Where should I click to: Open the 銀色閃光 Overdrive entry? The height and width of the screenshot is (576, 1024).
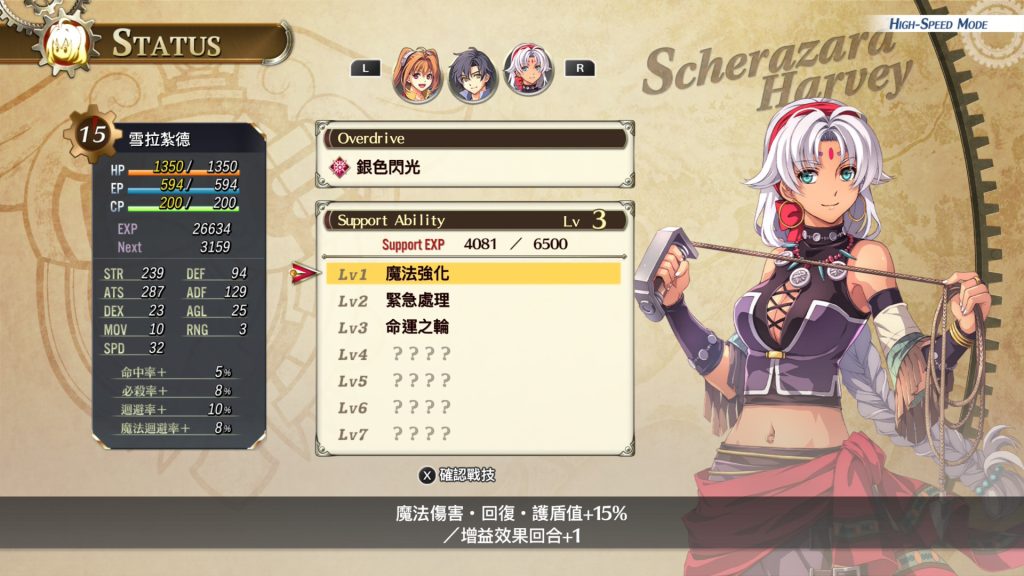pos(474,167)
